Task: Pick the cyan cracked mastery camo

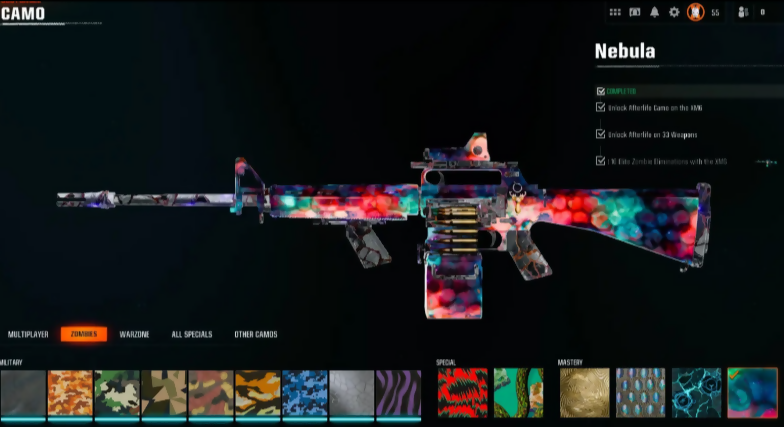Action: (x=696, y=392)
